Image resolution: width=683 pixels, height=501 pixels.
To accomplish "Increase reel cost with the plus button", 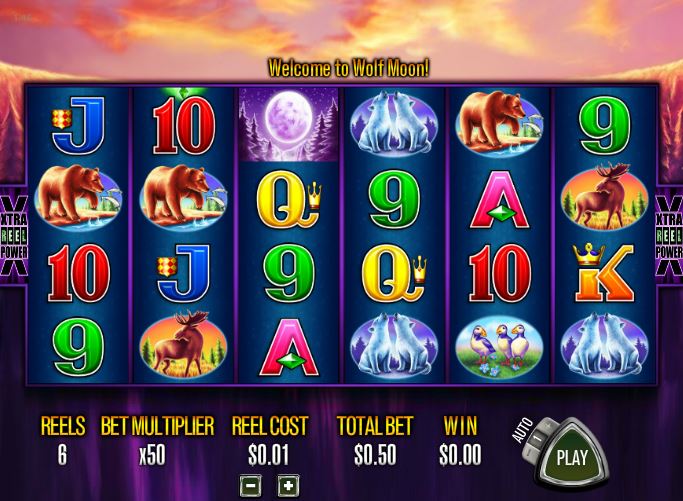I will coord(286,486).
